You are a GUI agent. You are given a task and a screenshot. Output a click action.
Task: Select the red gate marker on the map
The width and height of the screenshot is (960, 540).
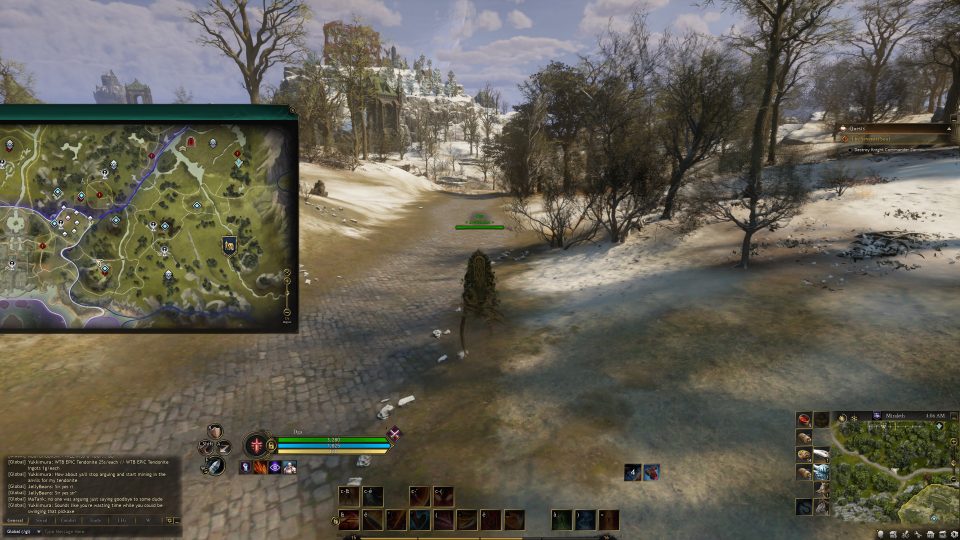[189, 143]
